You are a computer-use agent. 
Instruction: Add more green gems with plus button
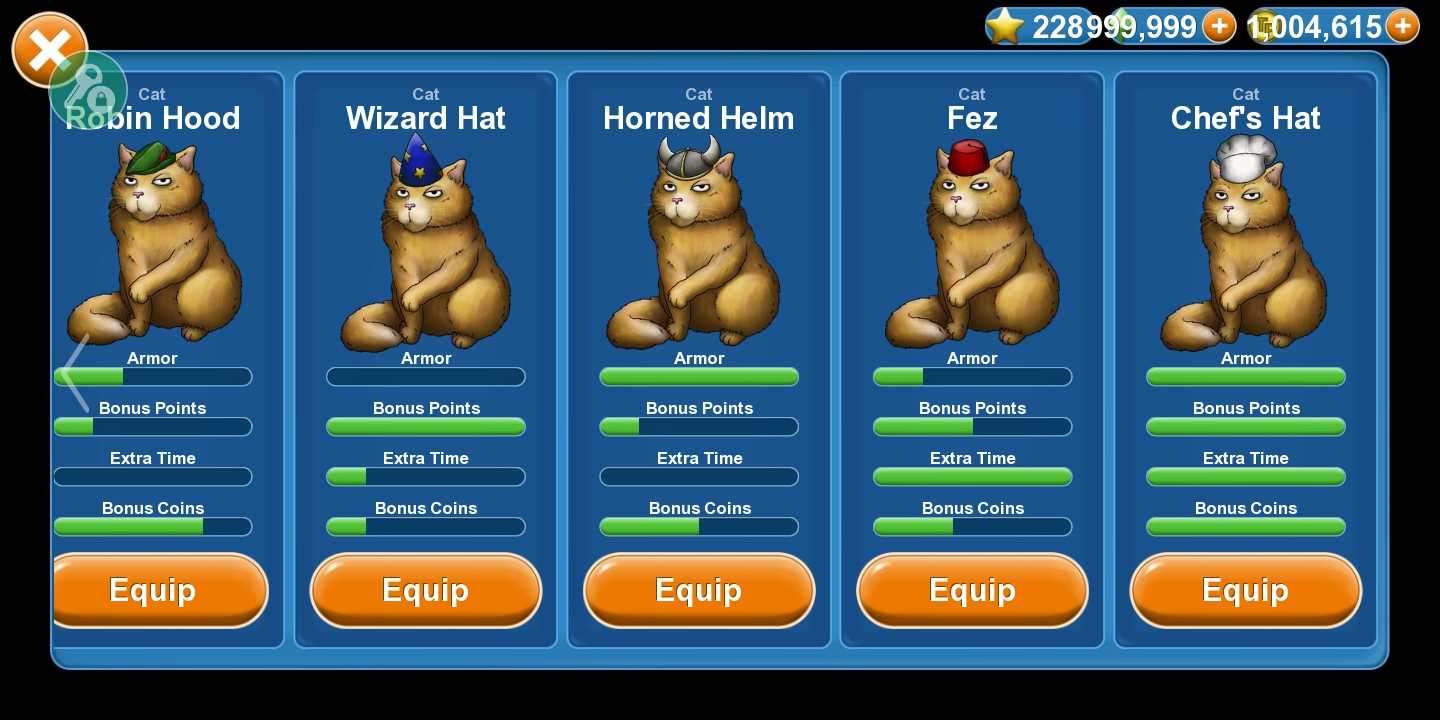[x=1218, y=26]
